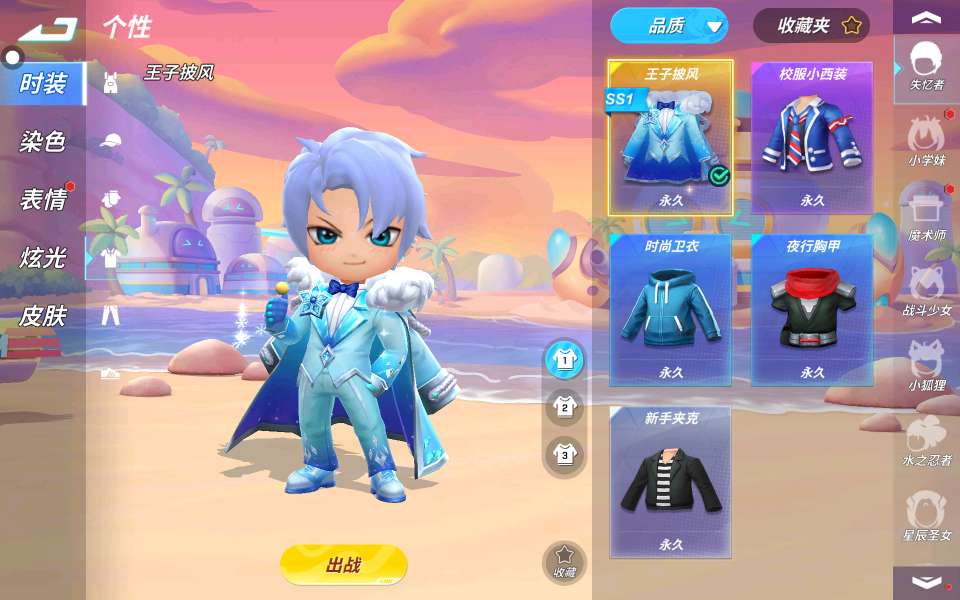Choose the 新手夹克 jacket card
Screen dimensions: 960x600
670,482
